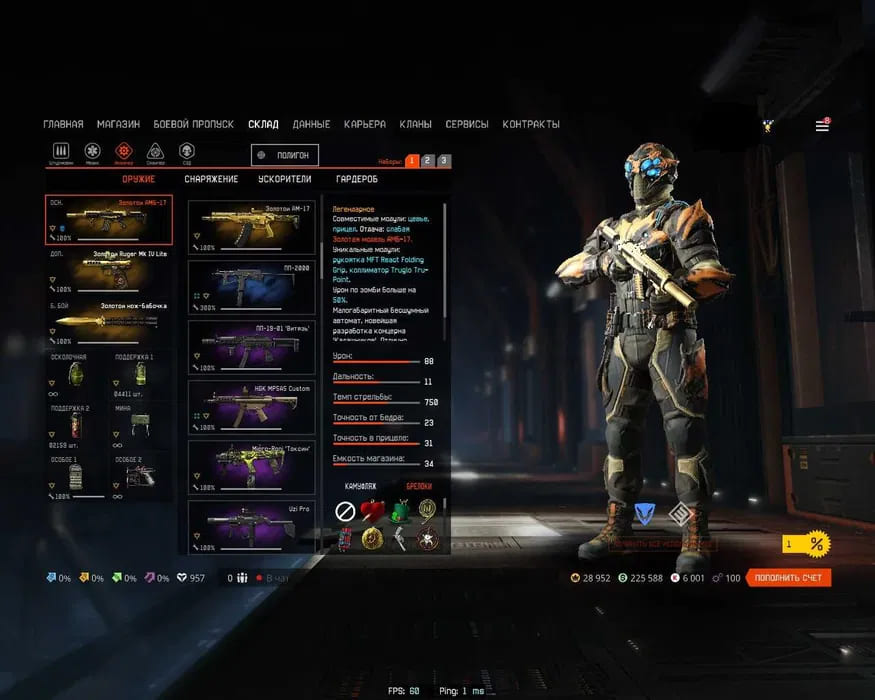The image size is (875, 700).
Task: Choose the ПП-2000 weapon from the list
Action: (x=252, y=286)
